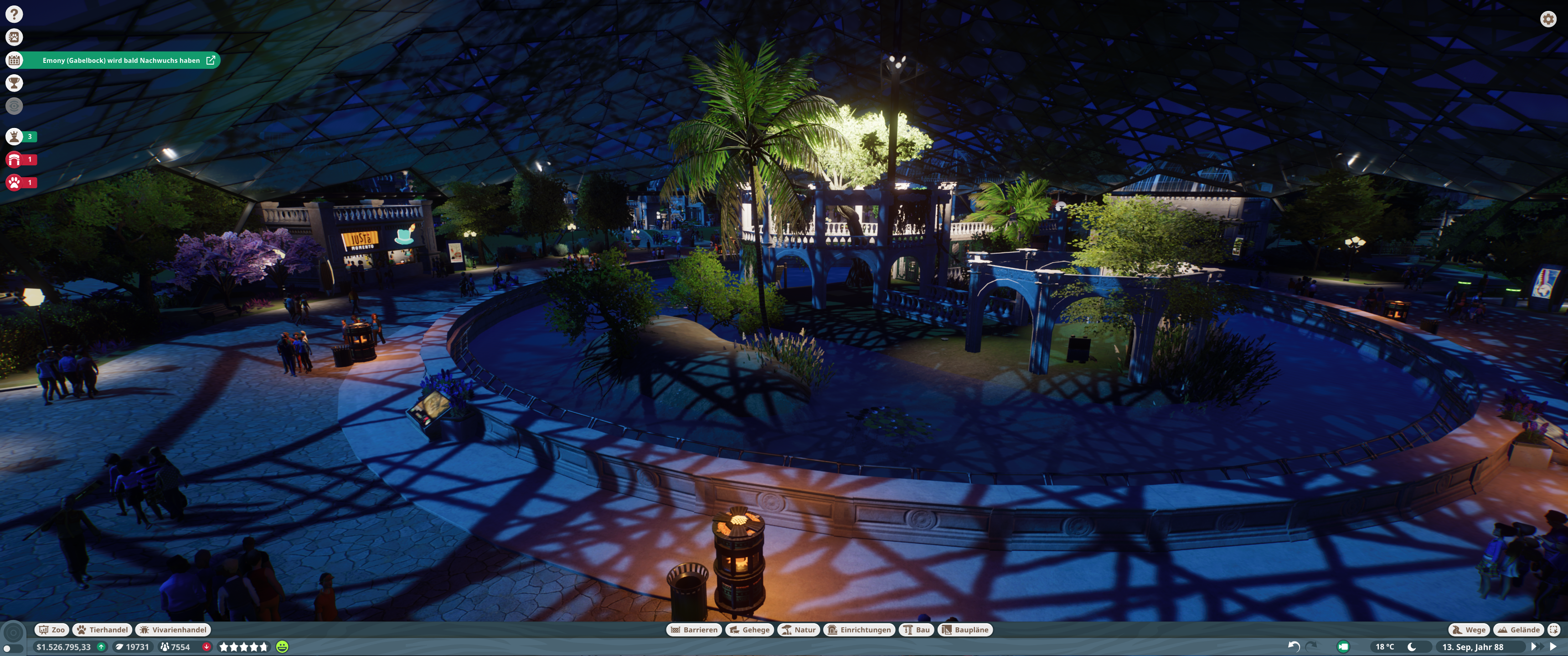Show the trophy objectives icon
The image size is (1568, 656).
click(x=14, y=83)
